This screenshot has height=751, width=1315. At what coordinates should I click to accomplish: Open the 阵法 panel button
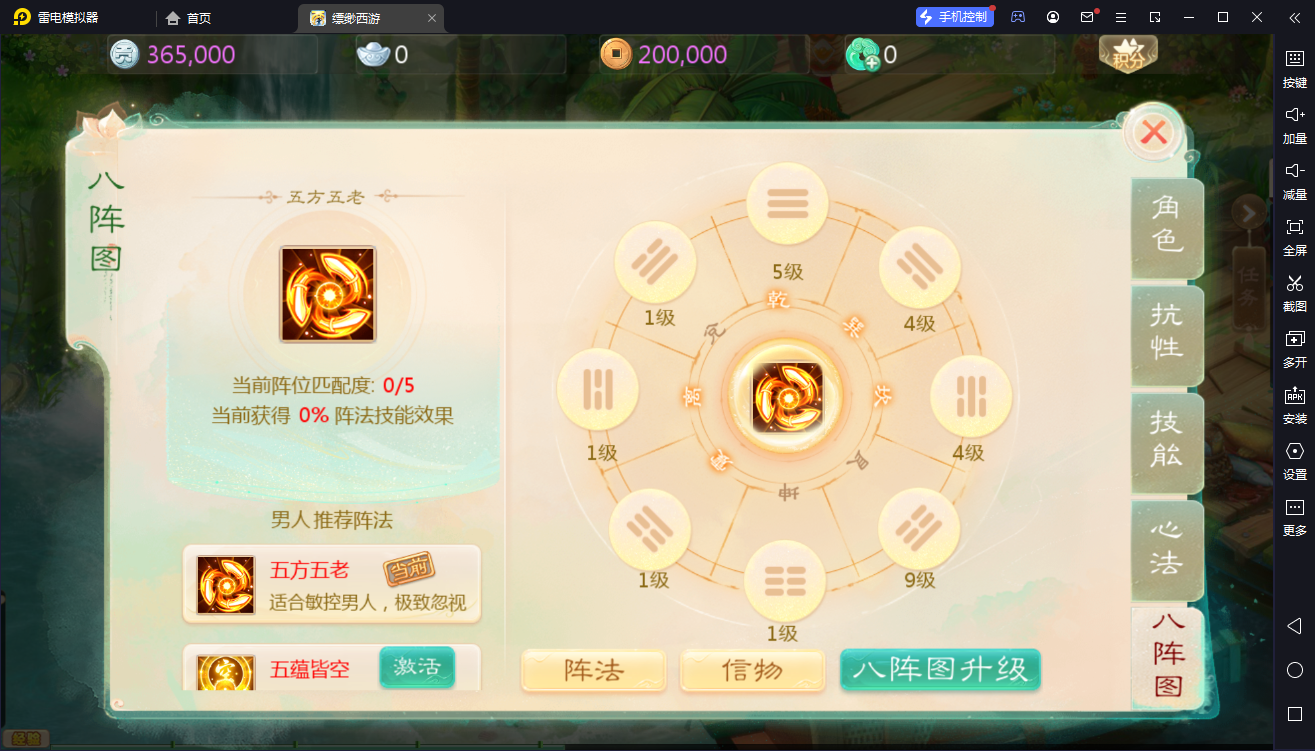593,670
